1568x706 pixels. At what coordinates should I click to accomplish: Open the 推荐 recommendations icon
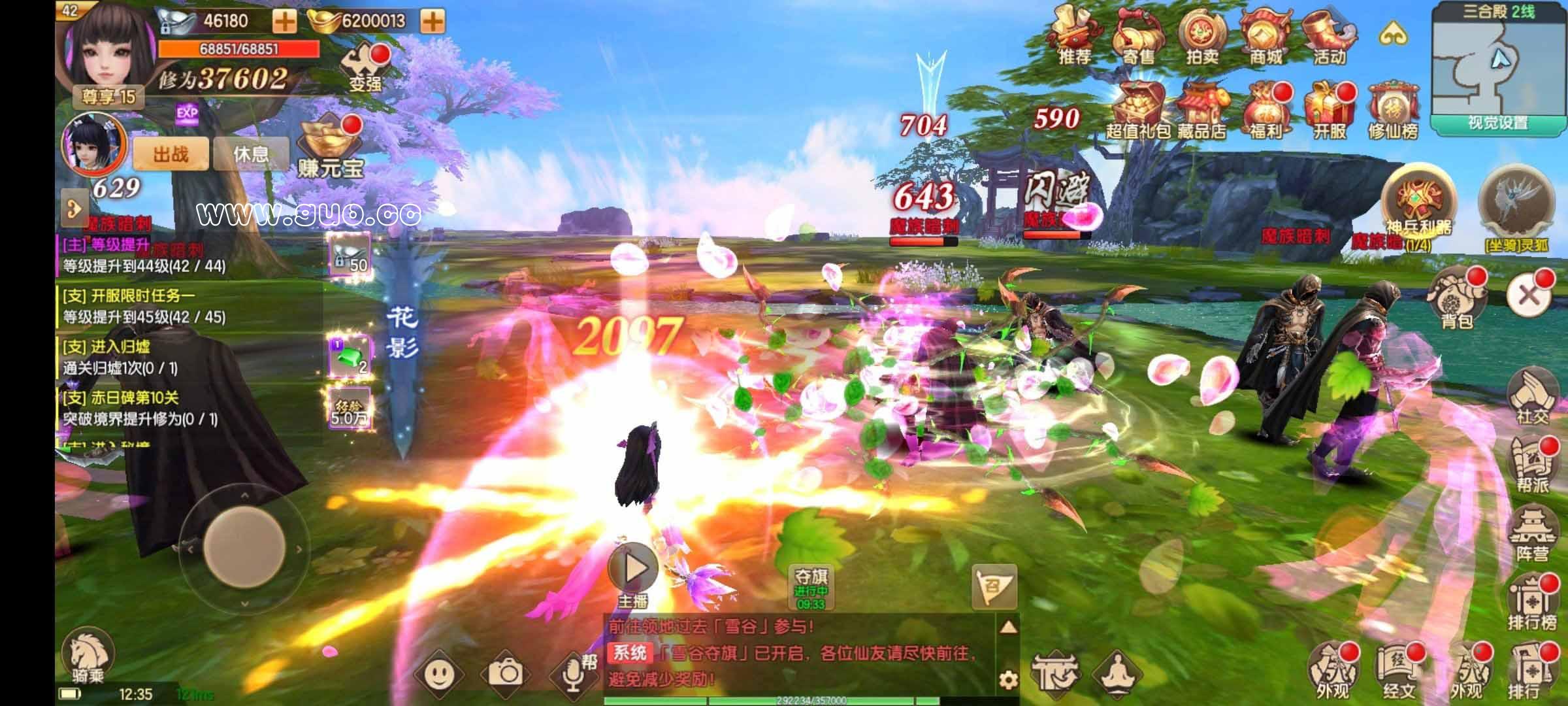1075,35
